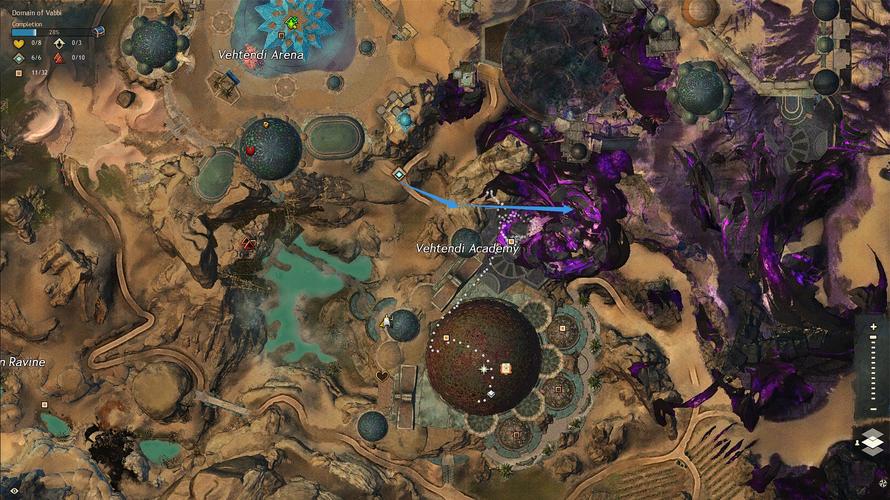Select the empty renown heart marker
Image resolution: width=890 pixels, height=500 pixels.
(382, 376)
